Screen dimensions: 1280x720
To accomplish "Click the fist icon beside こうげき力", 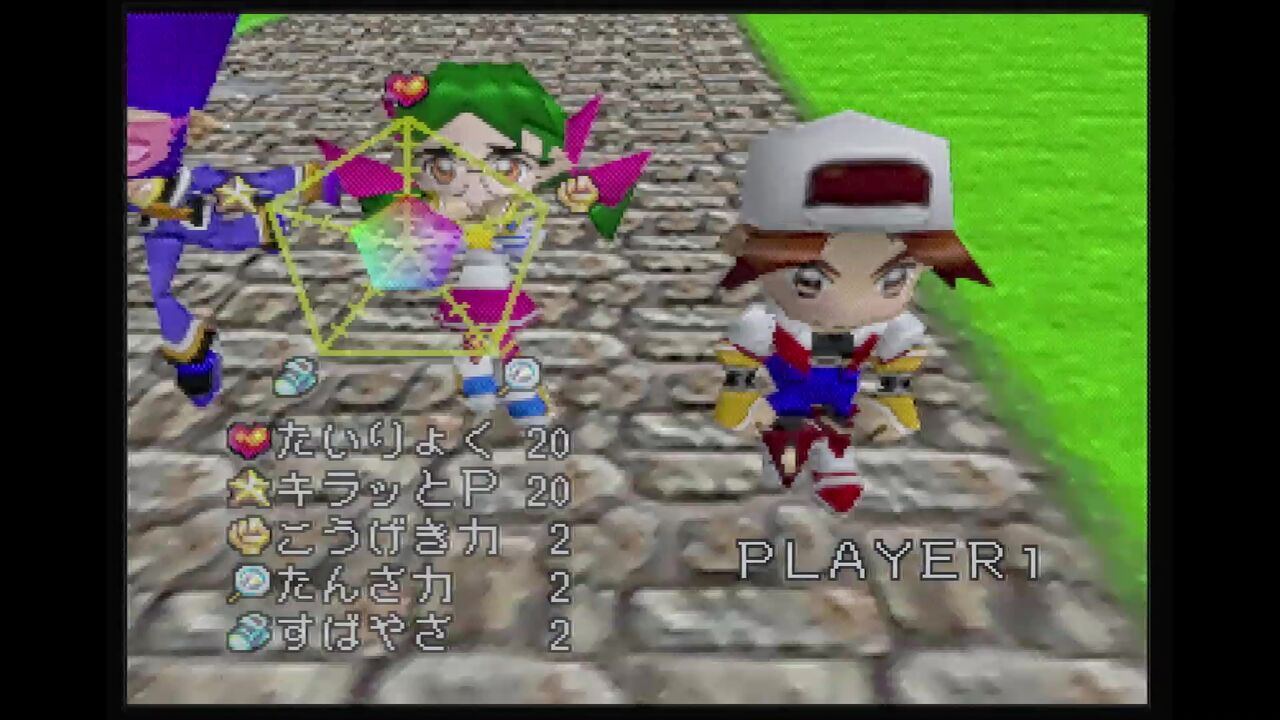I will coord(252,537).
